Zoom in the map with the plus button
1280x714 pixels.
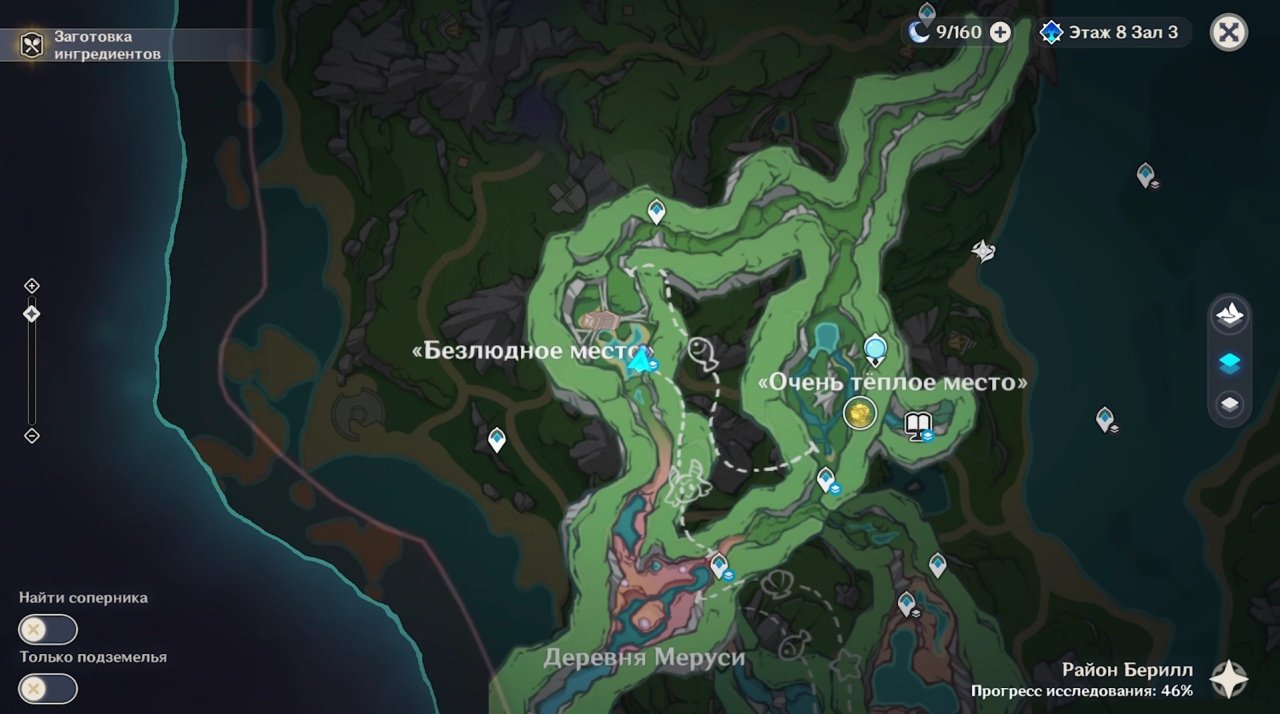point(32,286)
